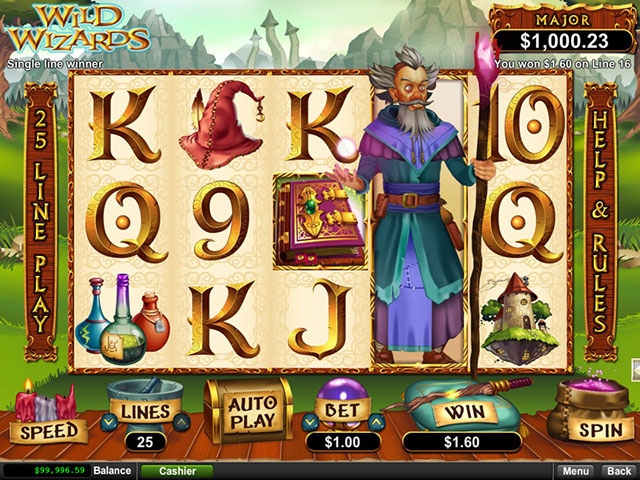Decrease the number of lines
This screenshot has width=640, height=480.
point(108,423)
